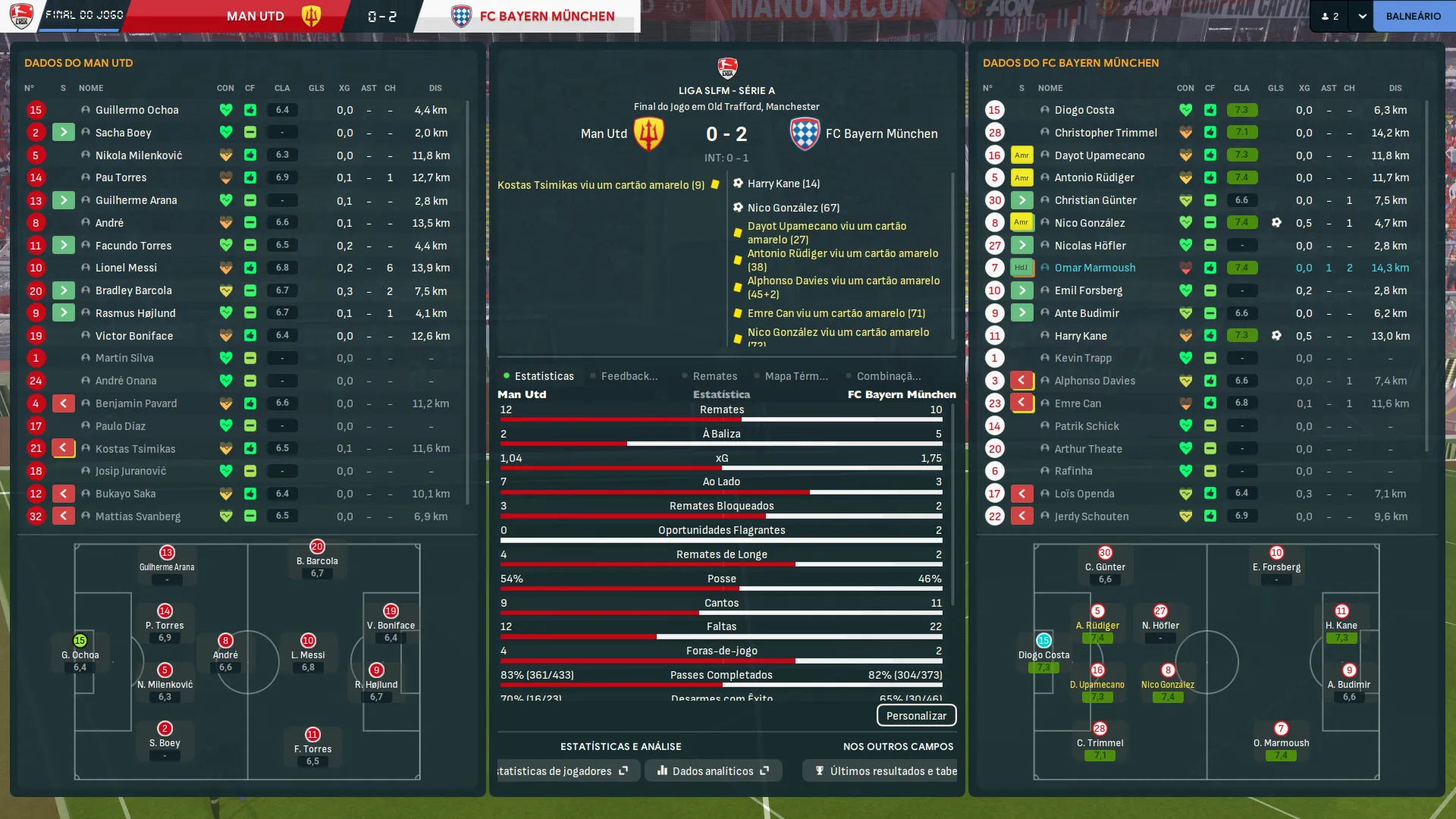Select B. Barcola on the Man Utd pitch
1456x819 pixels.
point(317,560)
